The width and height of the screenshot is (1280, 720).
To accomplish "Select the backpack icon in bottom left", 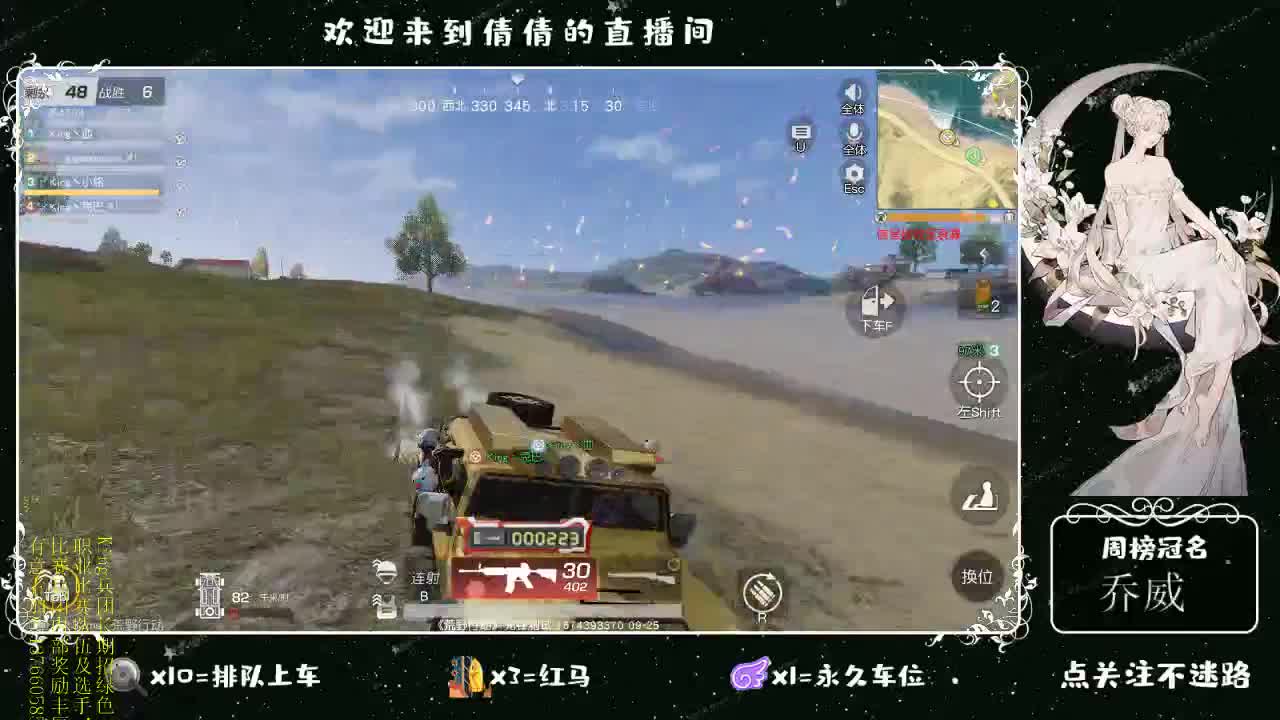I will (x=386, y=604).
